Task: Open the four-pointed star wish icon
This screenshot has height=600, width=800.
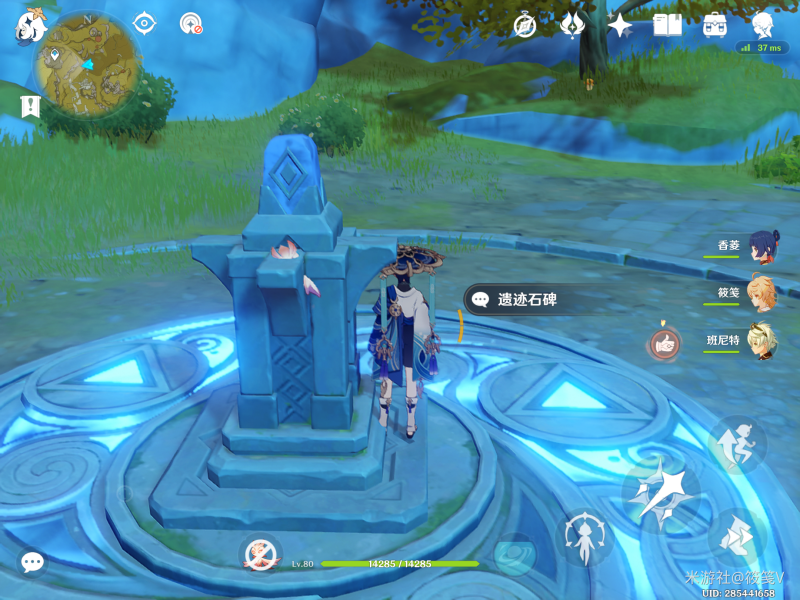Action: pyautogui.click(x=620, y=25)
